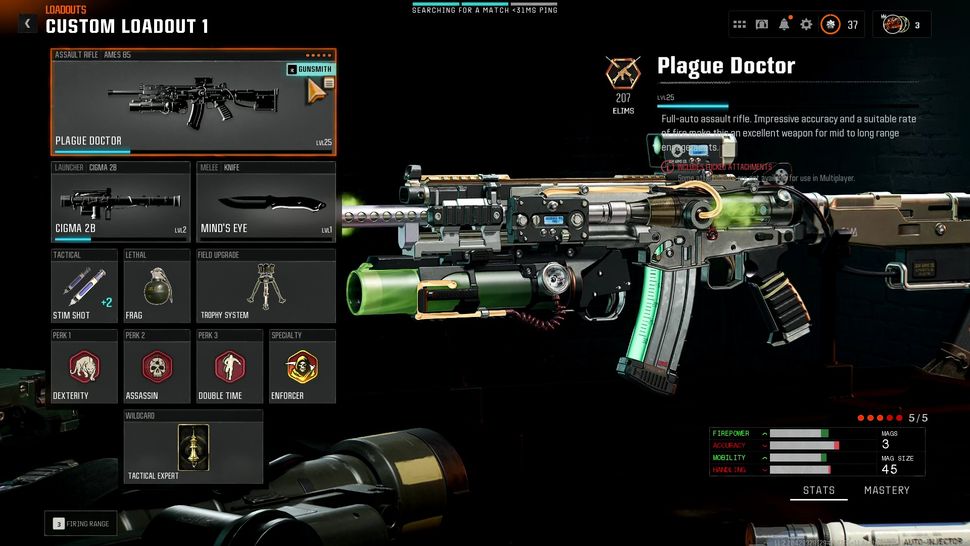970x546 pixels.
Task: Go back using the top-left arrow
Action: click(x=28, y=23)
